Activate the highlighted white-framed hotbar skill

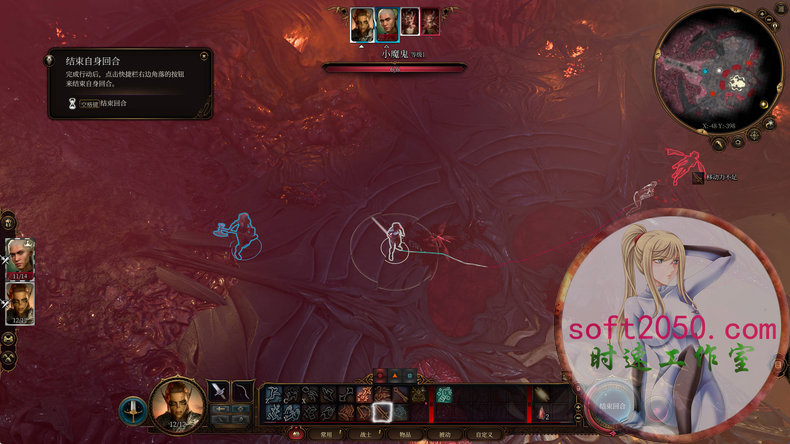point(382,411)
